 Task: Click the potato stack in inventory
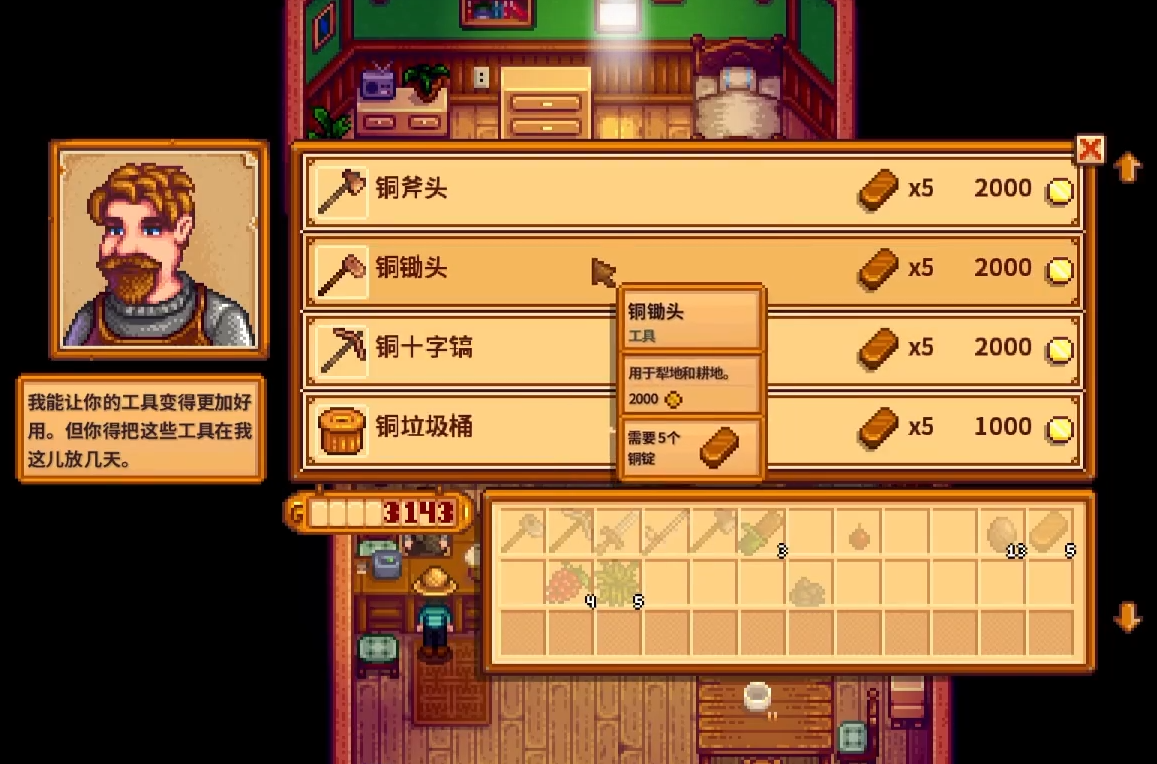click(1002, 532)
